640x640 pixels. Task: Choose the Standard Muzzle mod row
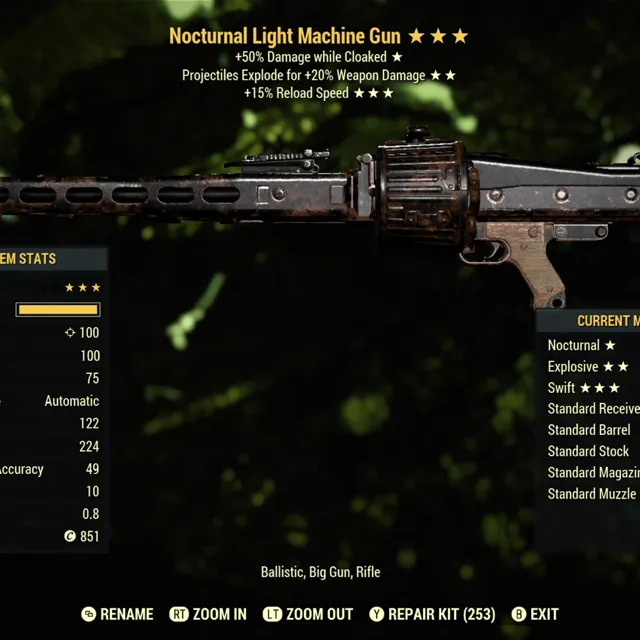tap(592, 494)
